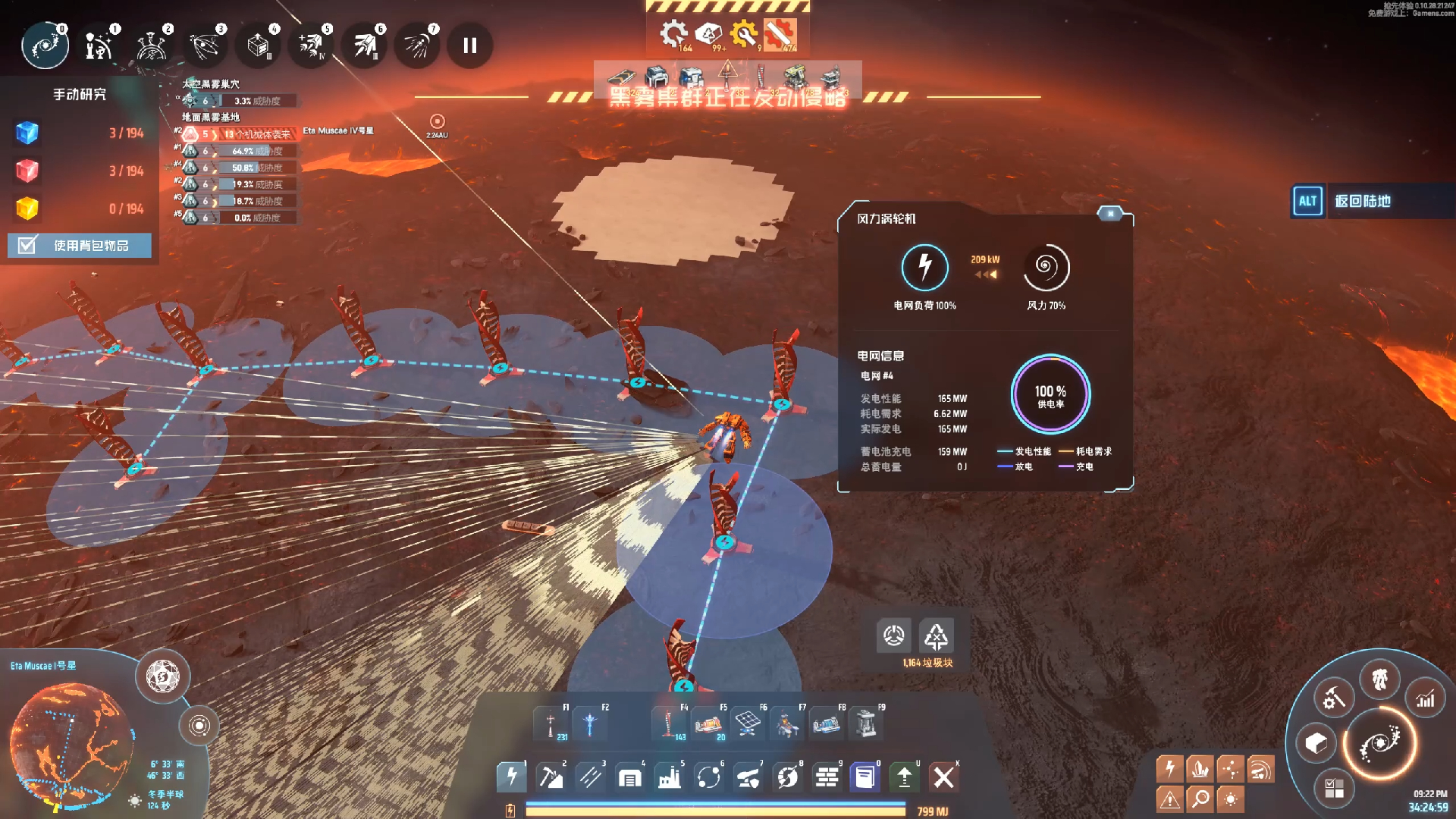This screenshot has height=819, width=1456.
Task: Toggle the warning triangle display filter
Action: tap(1169, 799)
